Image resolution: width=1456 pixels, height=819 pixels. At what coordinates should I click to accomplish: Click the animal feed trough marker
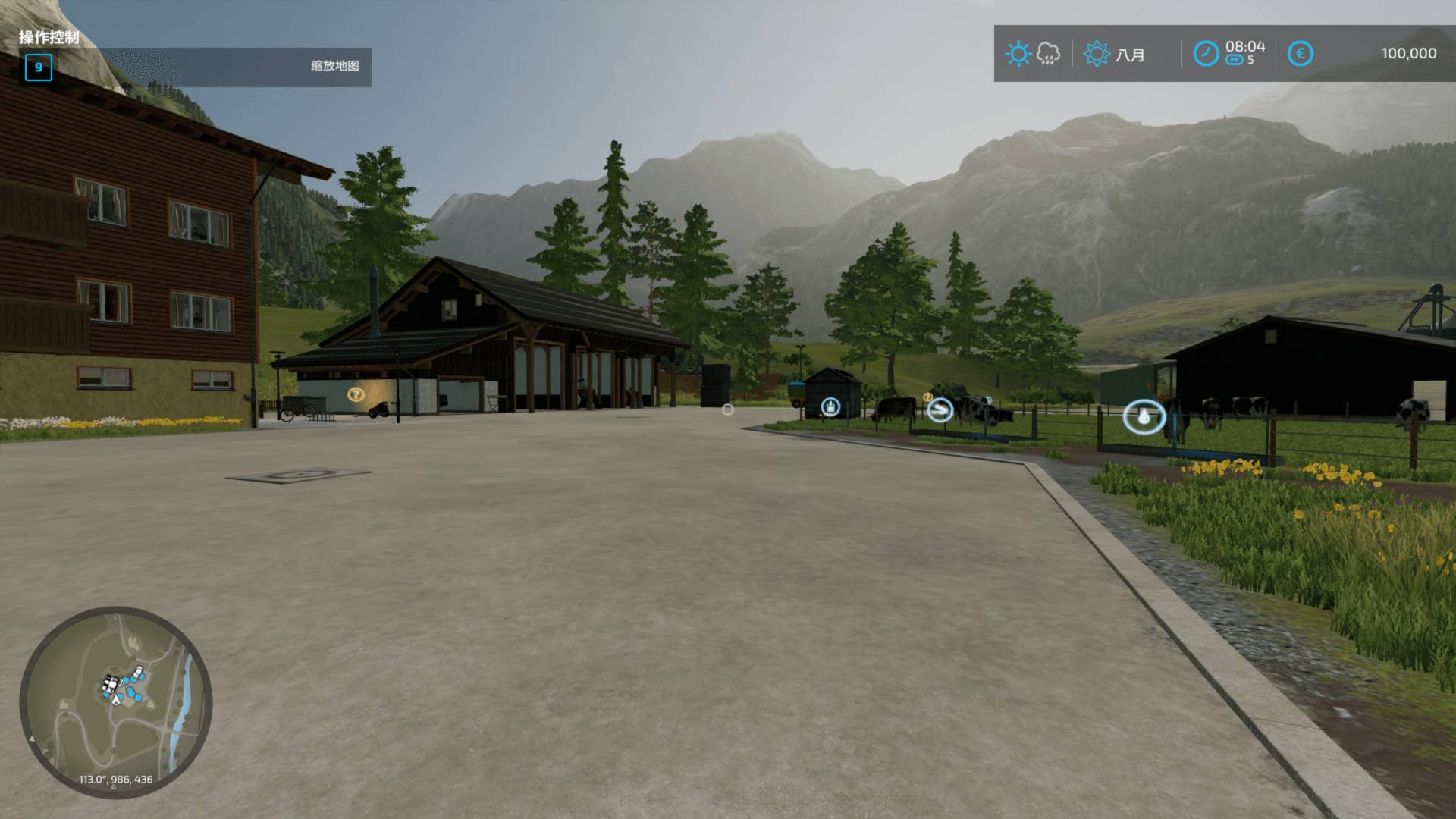point(940,410)
